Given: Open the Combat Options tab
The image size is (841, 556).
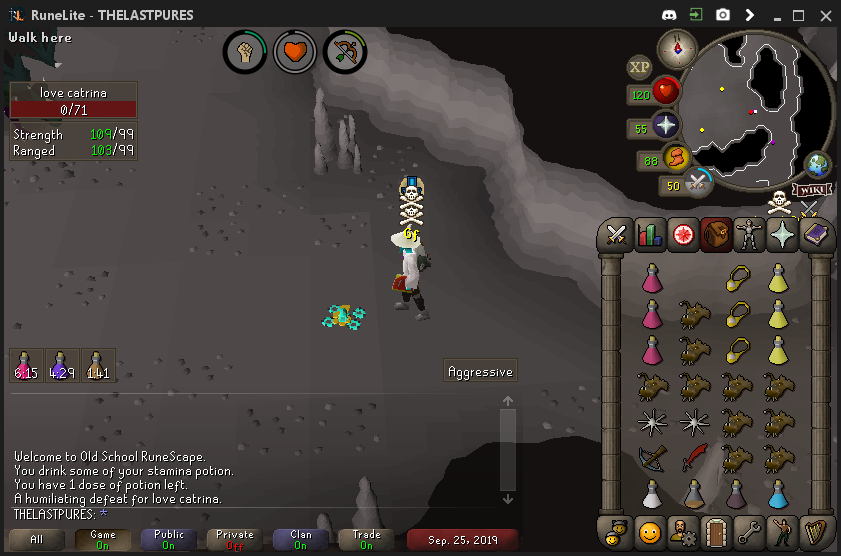Looking at the screenshot, I should tap(617, 236).
